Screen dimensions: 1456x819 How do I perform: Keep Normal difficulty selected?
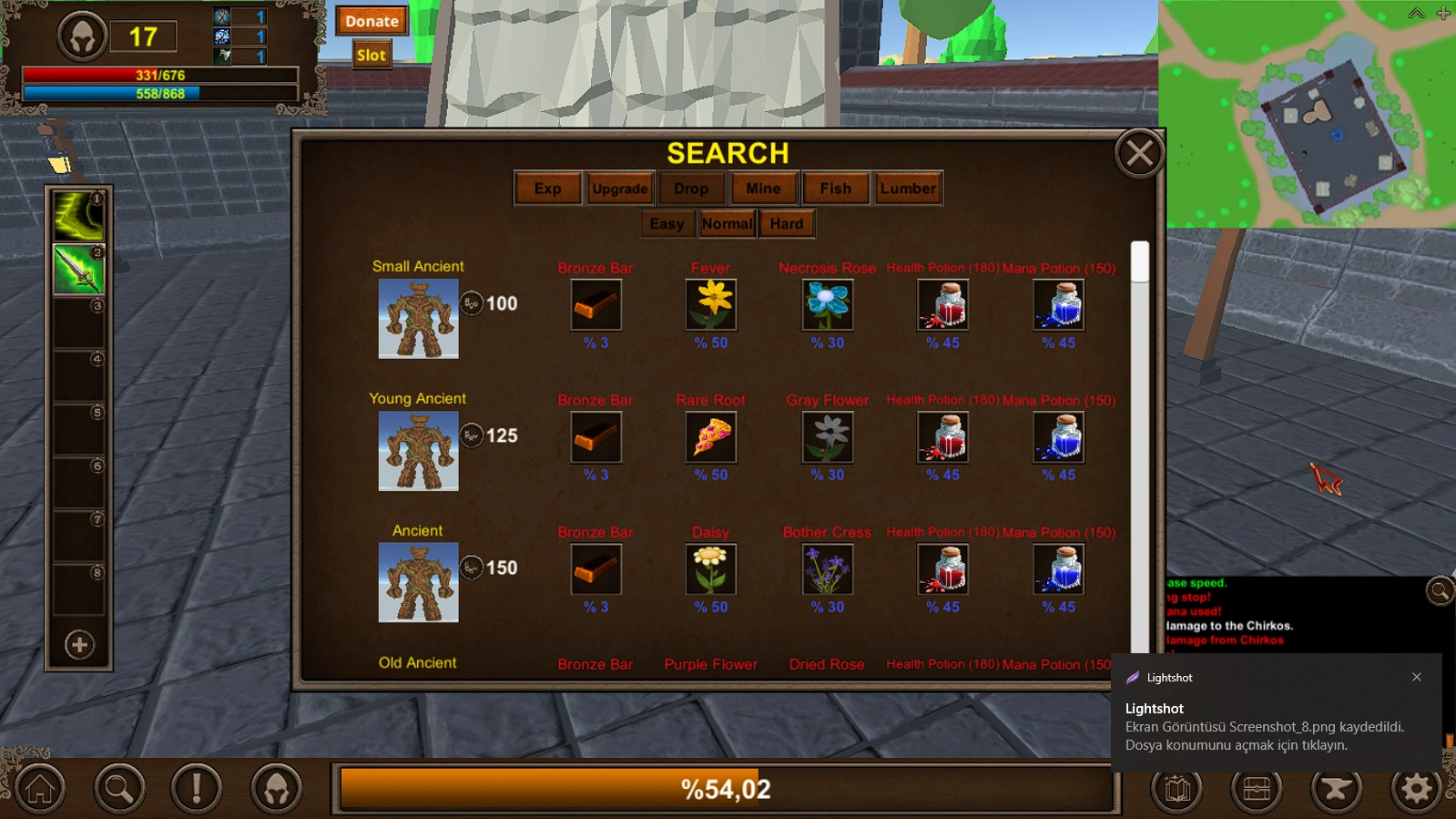[x=727, y=223]
